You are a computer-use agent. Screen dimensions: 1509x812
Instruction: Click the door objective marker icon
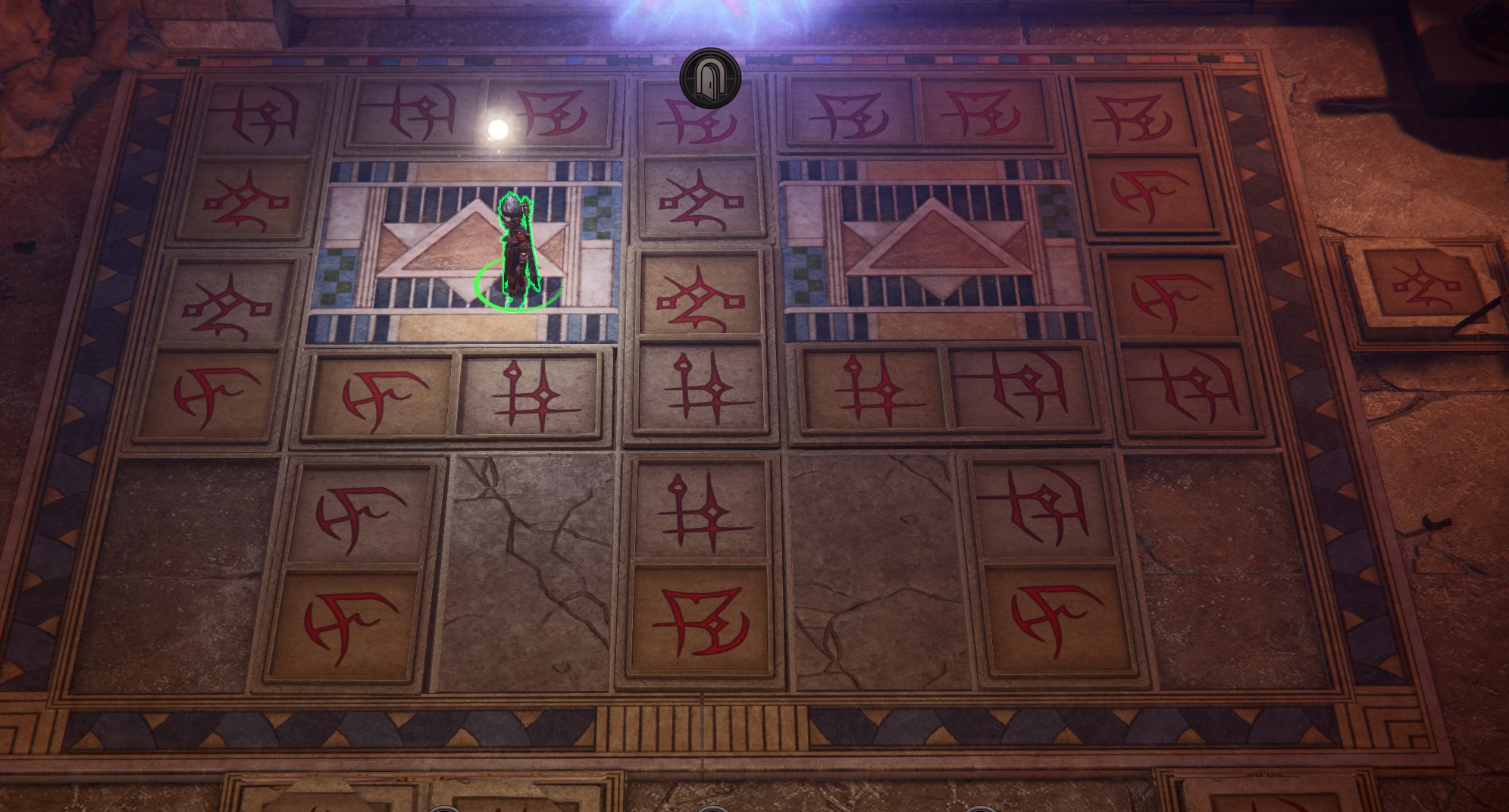(x=711, y=76)
